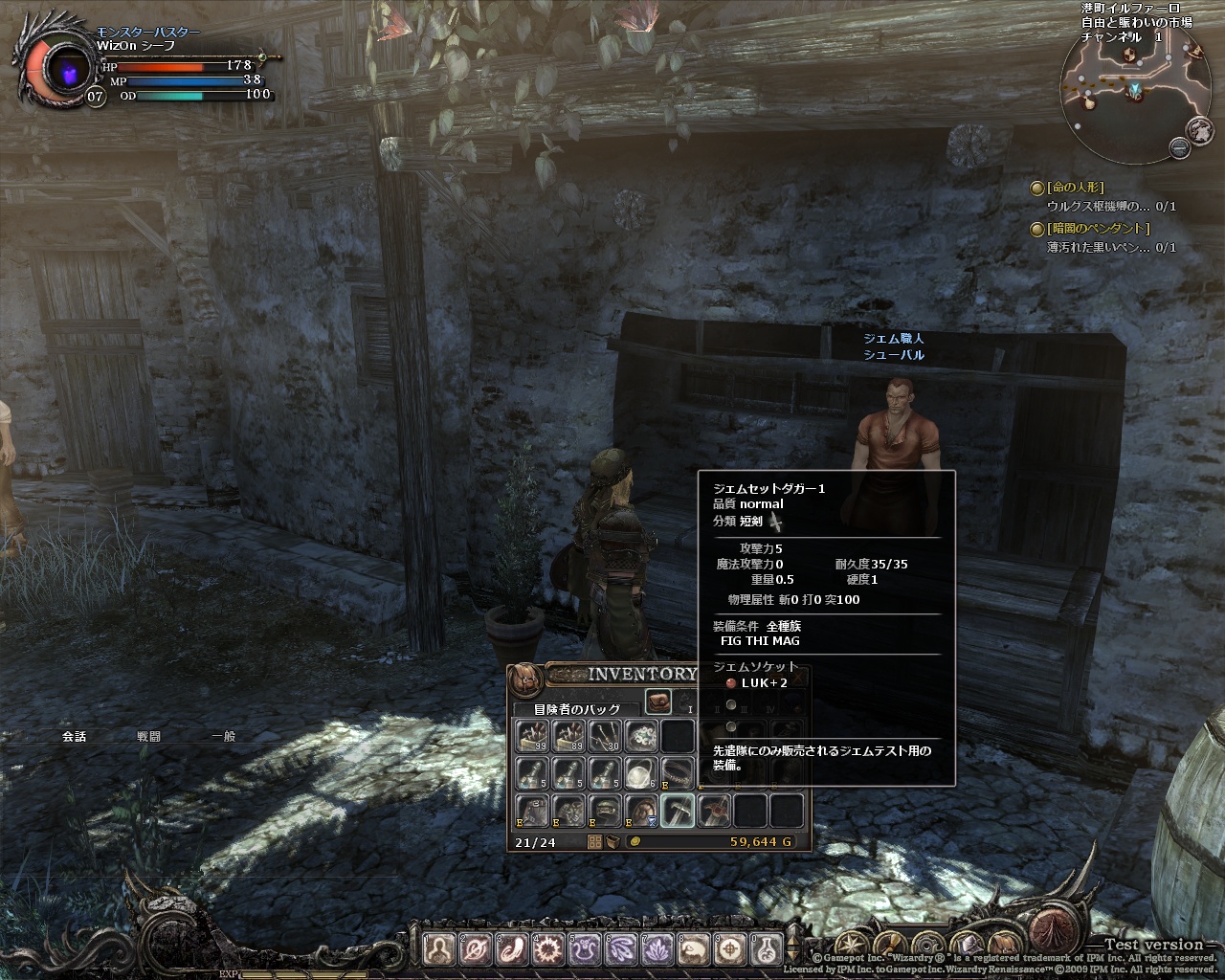Screen dimensions: 1225x980
Task: Click the minimap's minus zoom button
Action: click(1179, 146)
